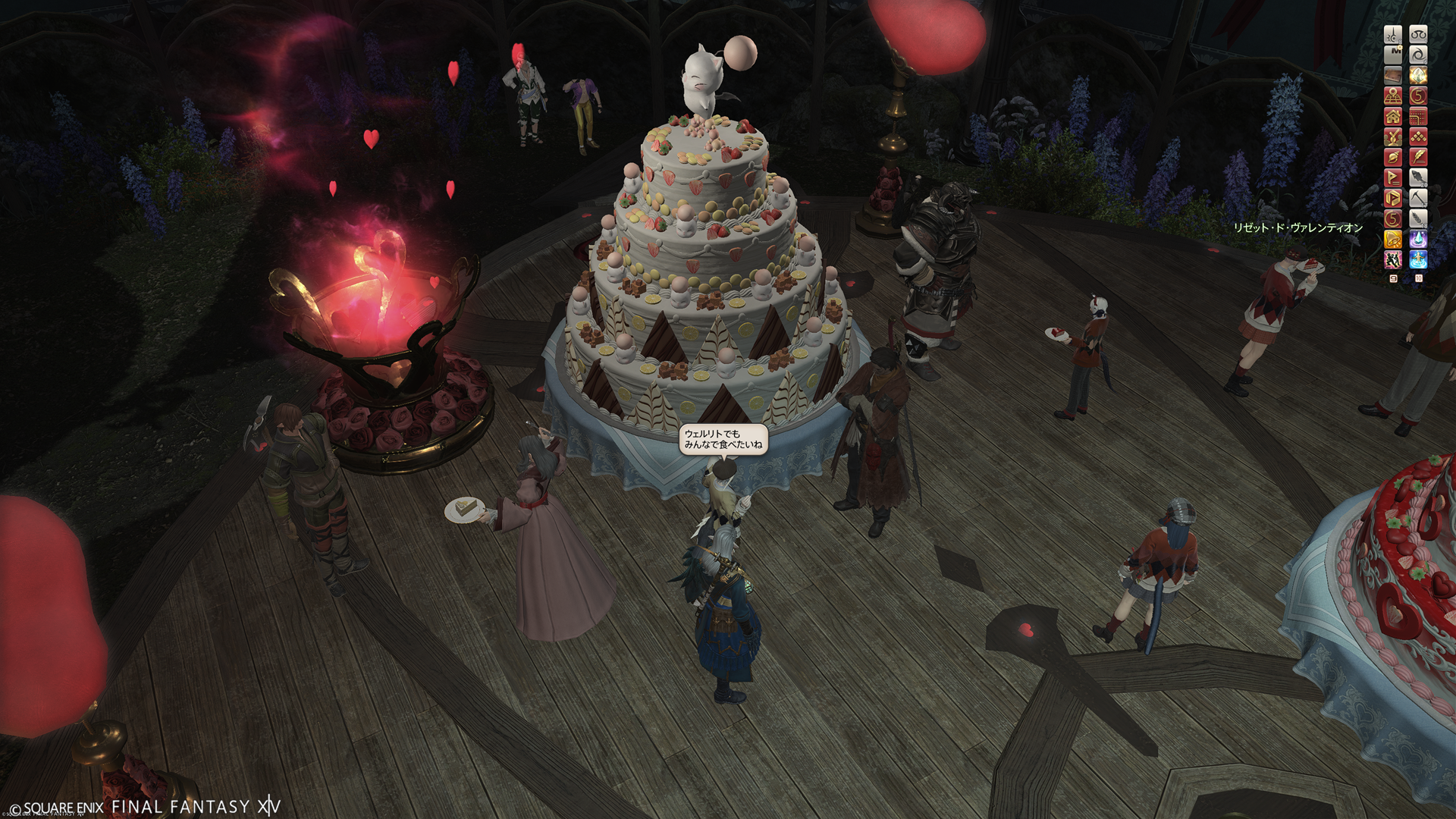This screenshot has width=1456, height=819.
Task: Use Return with the blue figure icon
Action: coord(1418,260)
